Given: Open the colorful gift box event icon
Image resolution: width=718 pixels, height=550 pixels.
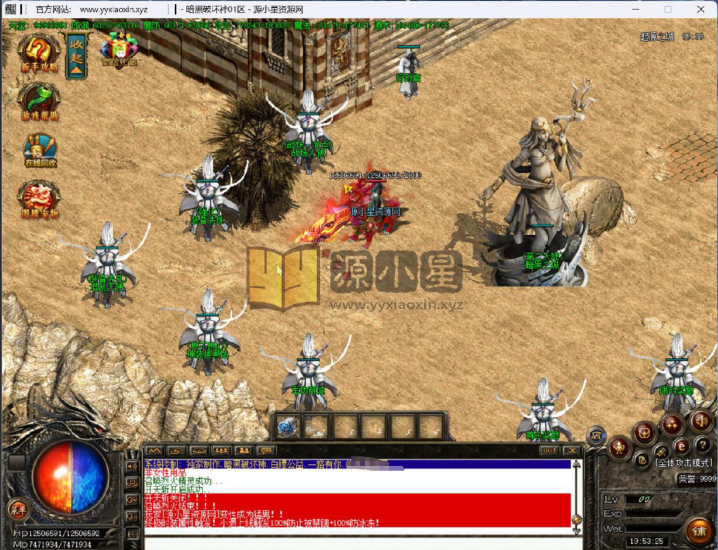Looking at the screenshot, I should click(119, 49).
